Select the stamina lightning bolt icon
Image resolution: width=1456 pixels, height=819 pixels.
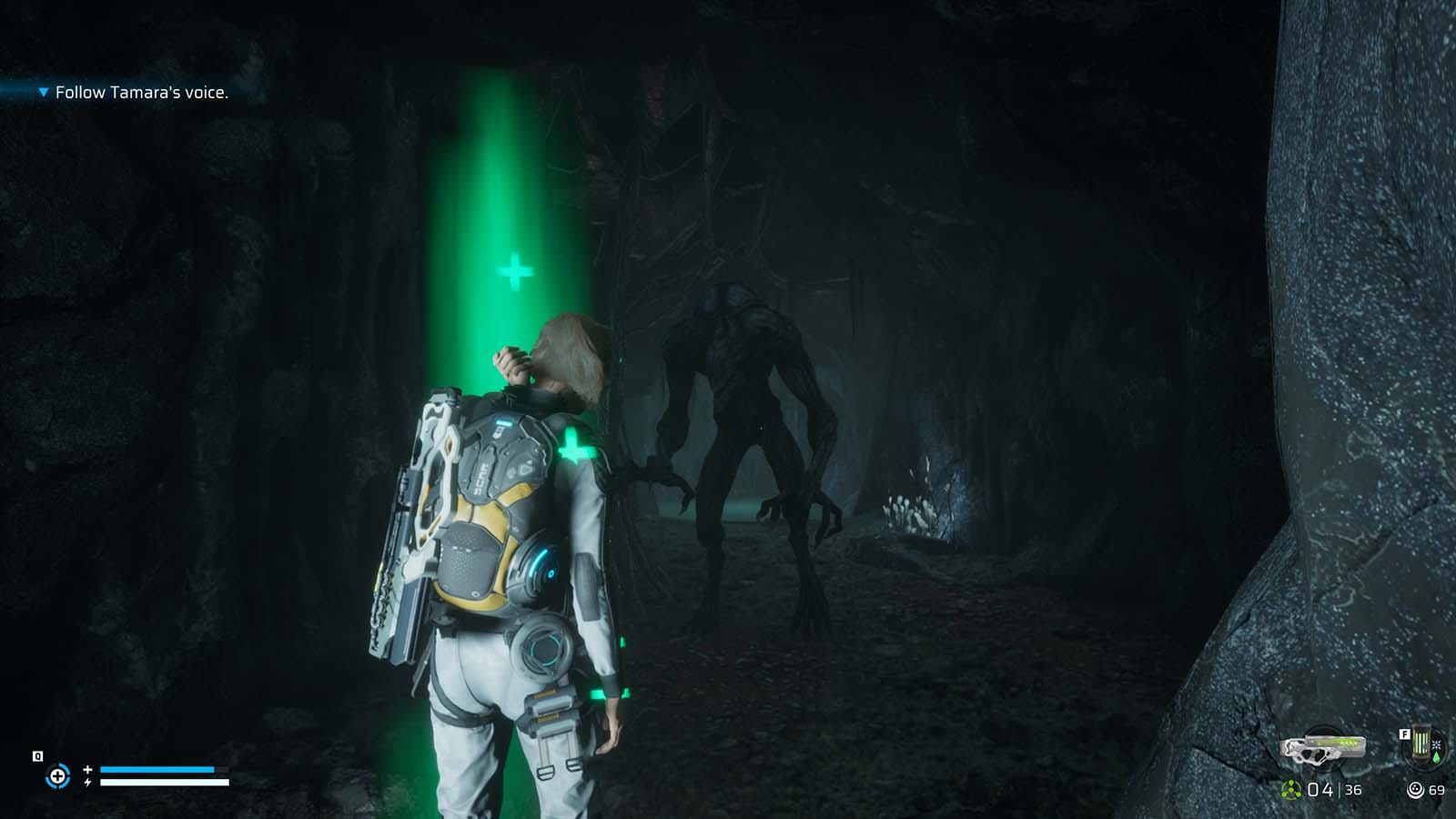click(87, 783)
